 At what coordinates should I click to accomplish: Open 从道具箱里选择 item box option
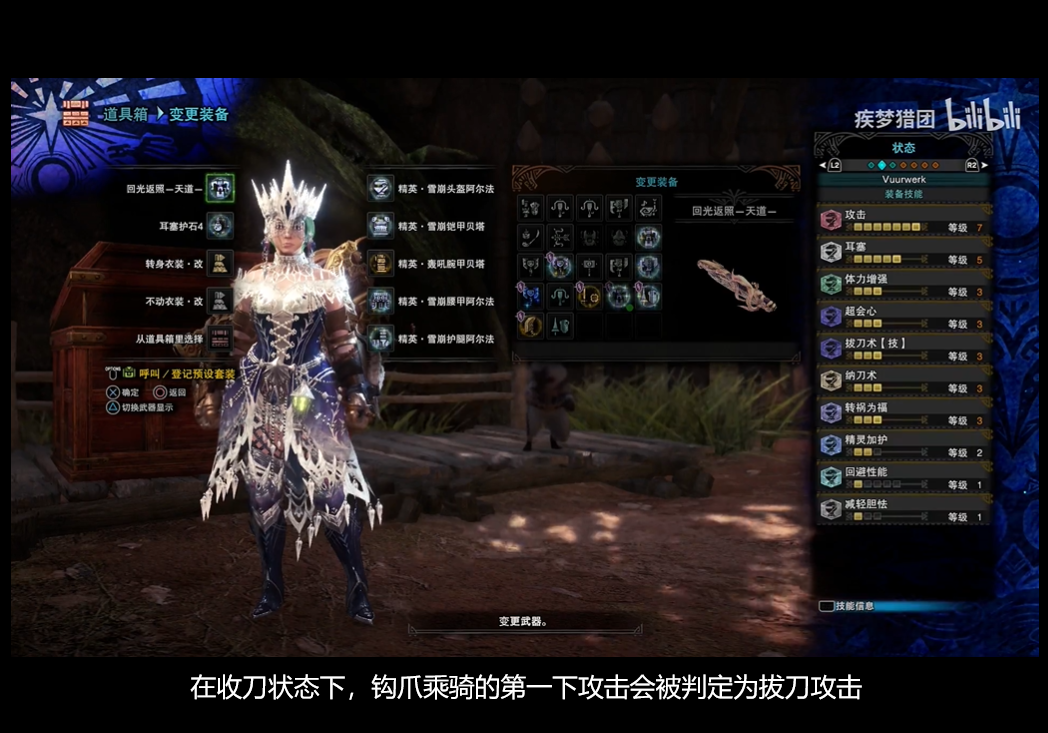pos(220,339)
